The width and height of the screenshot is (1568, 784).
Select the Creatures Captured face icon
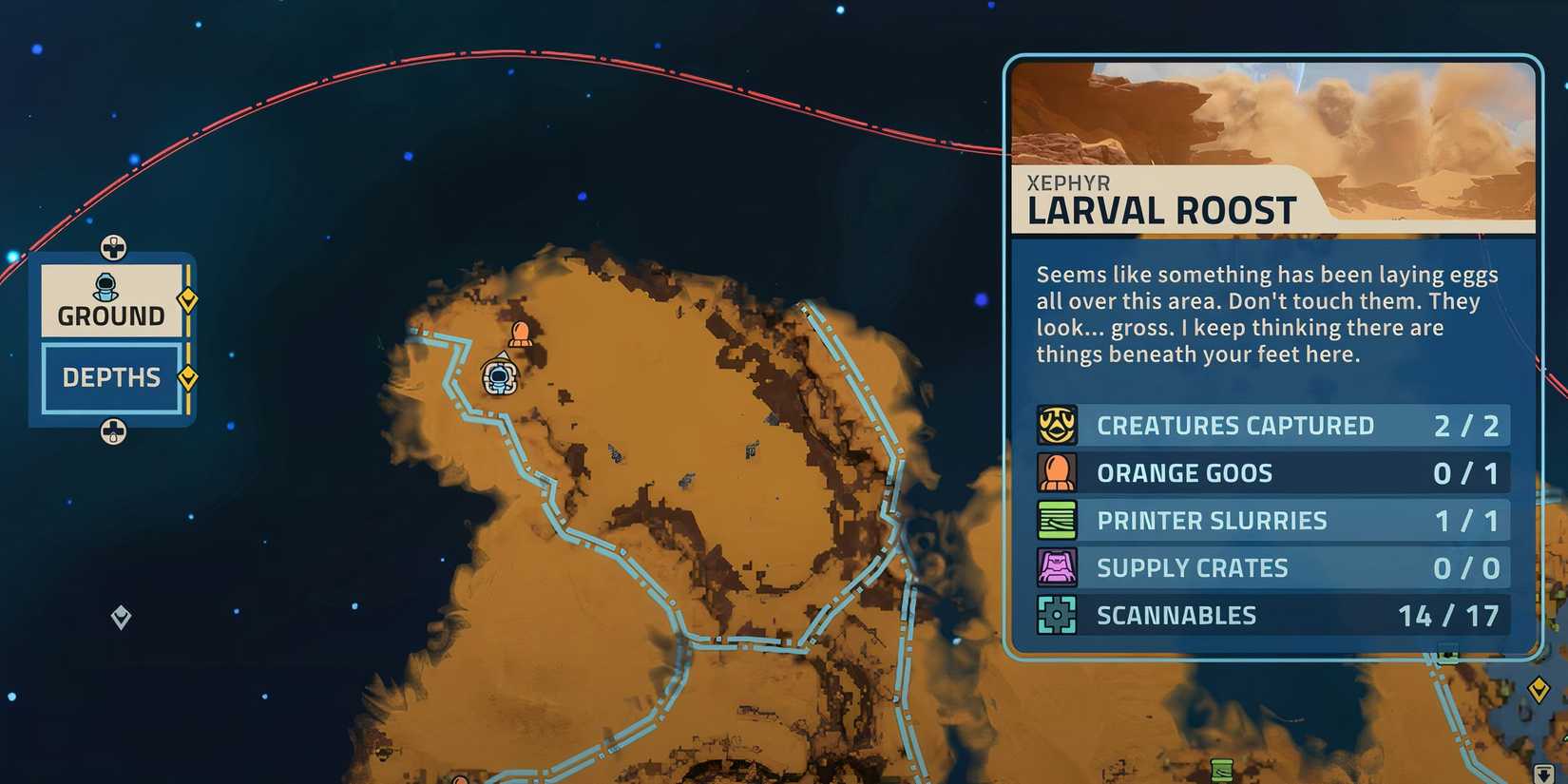point(1057,425)
